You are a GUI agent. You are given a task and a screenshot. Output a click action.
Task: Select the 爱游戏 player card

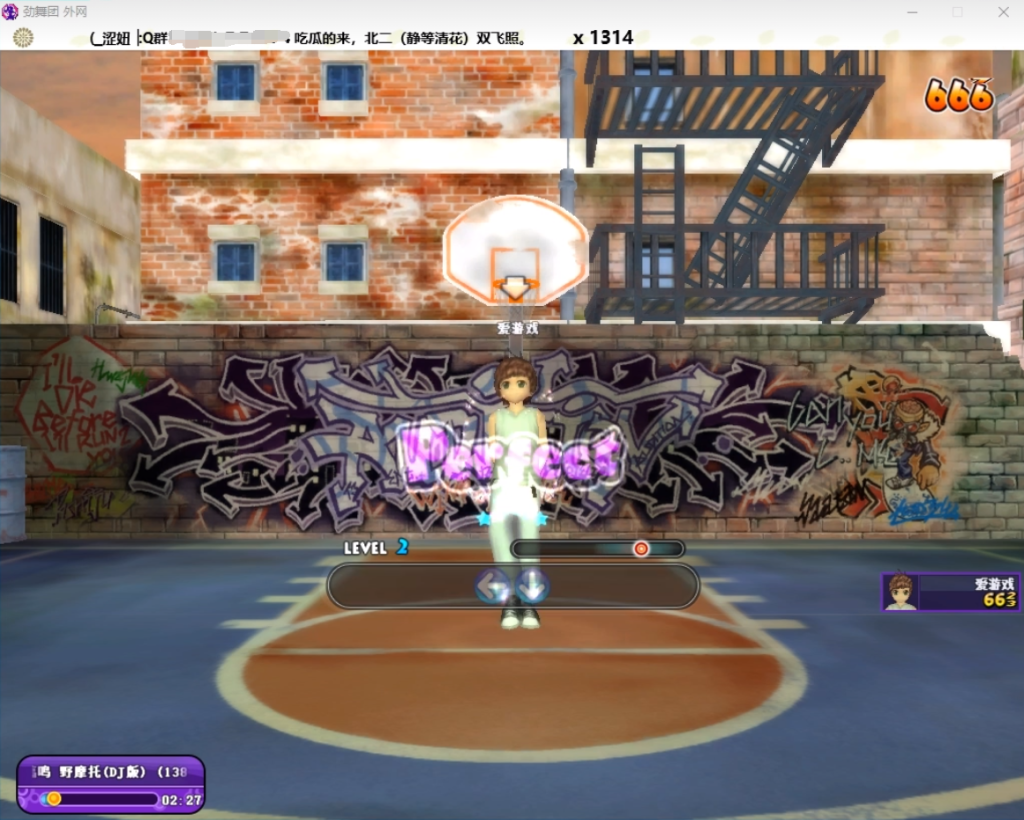coord(950,592)
